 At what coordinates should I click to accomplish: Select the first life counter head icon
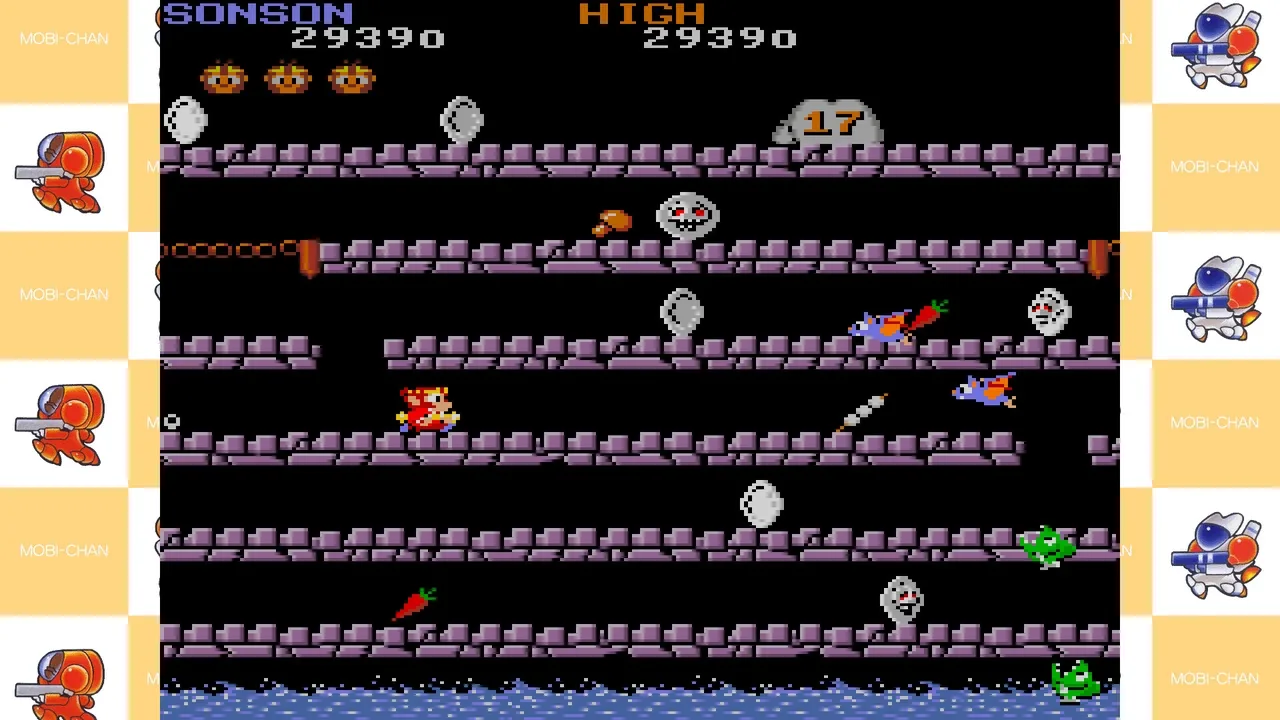222,78
